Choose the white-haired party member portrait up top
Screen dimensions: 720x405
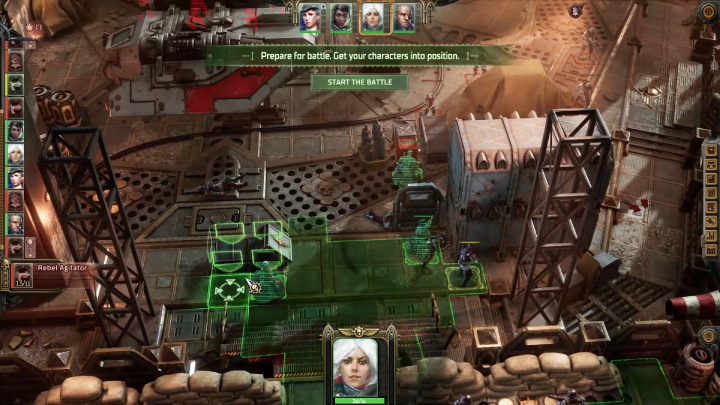pos(372,16)
